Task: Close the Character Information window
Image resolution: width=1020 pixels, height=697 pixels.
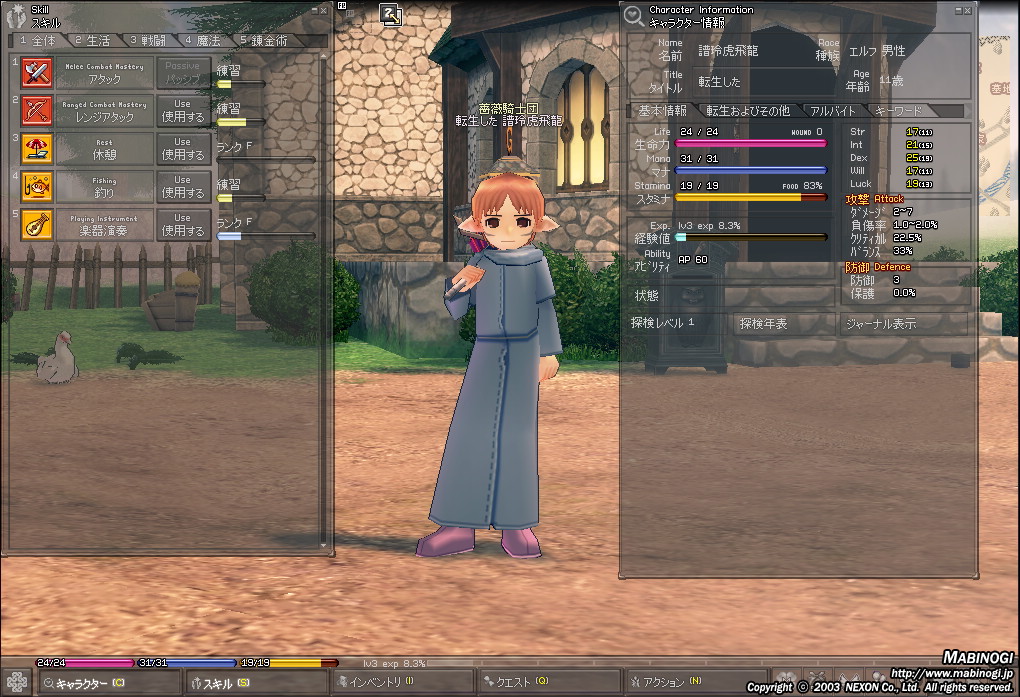Action: click(968, 9)
